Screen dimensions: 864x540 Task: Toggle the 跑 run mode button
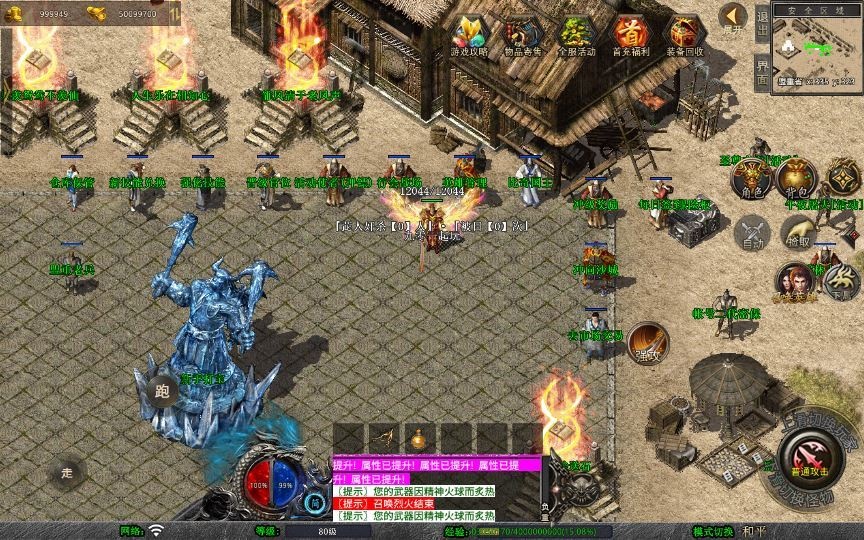point(162,392)
